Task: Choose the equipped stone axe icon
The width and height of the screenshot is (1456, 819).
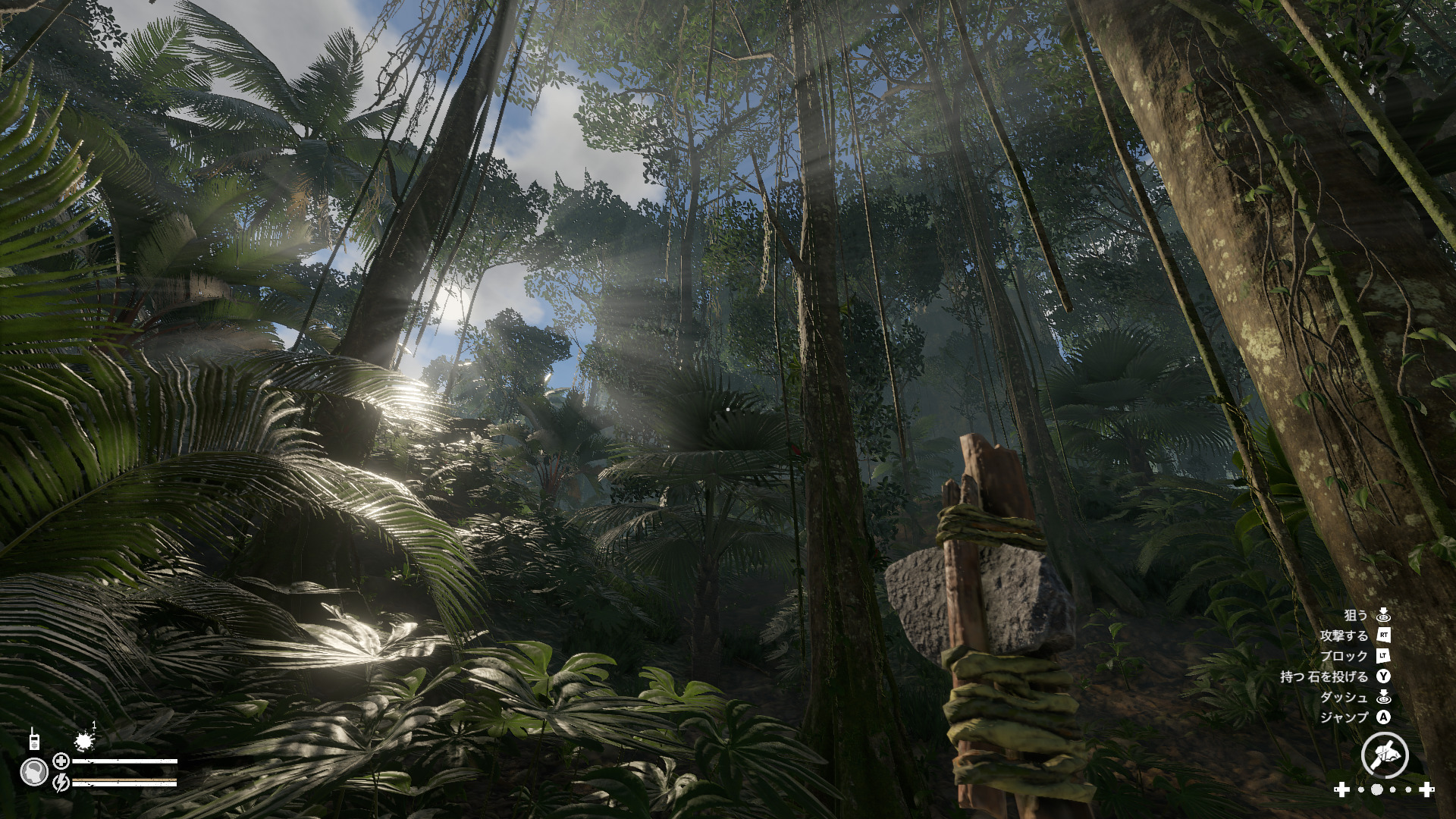Action: pos(1384,755)
